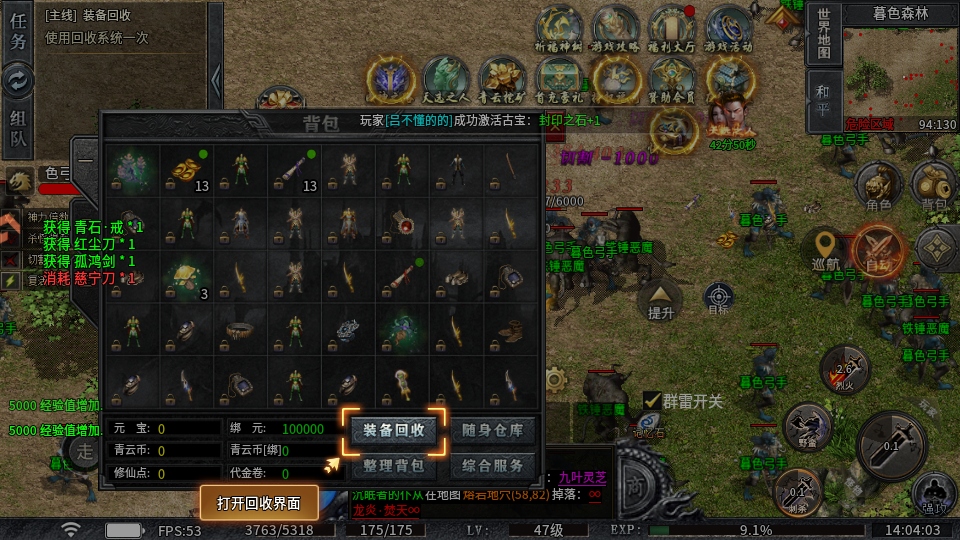Switch to the 任务 quest tab

coord(19,32)
